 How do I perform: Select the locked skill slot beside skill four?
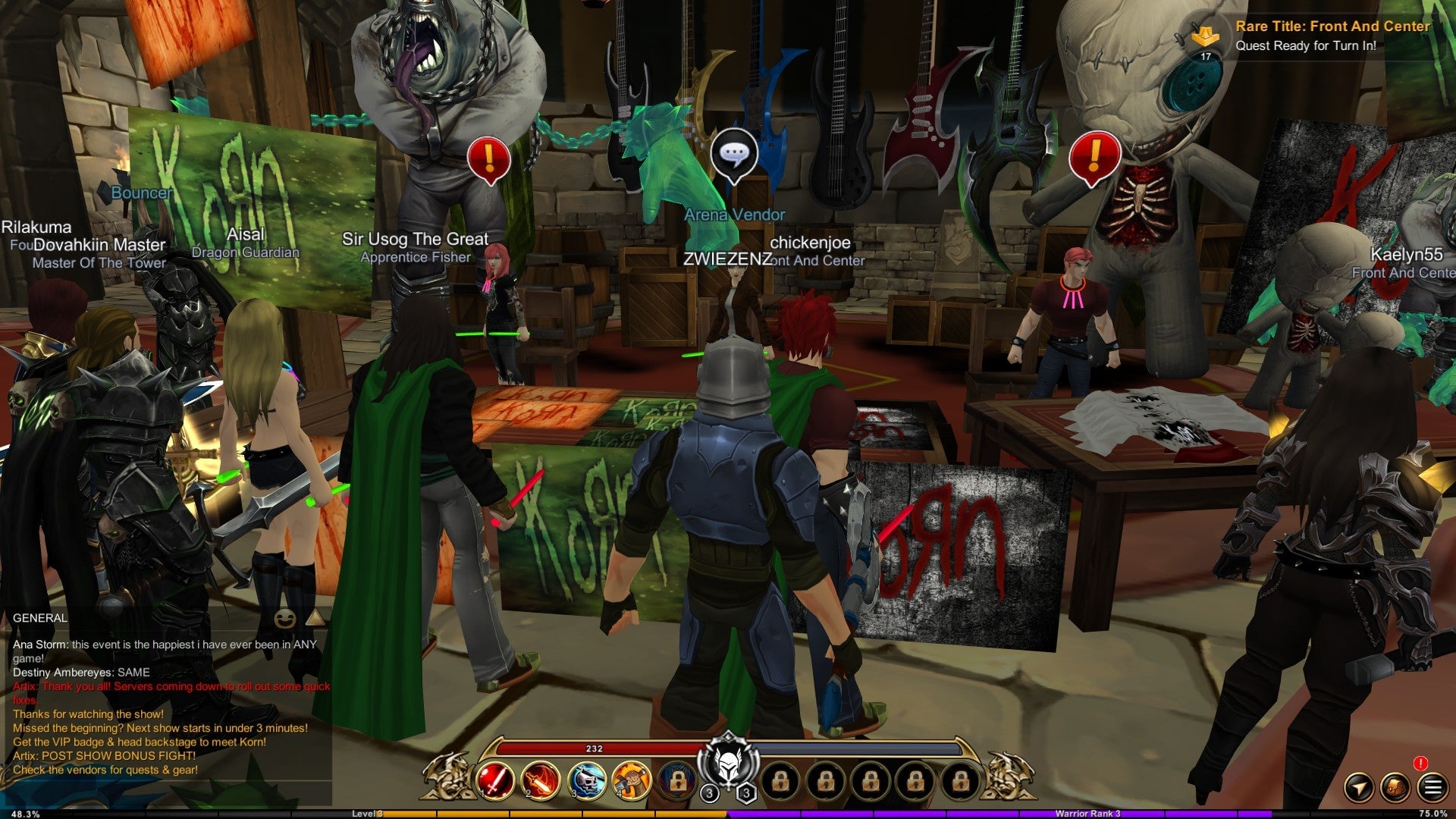tap(676, 782)
